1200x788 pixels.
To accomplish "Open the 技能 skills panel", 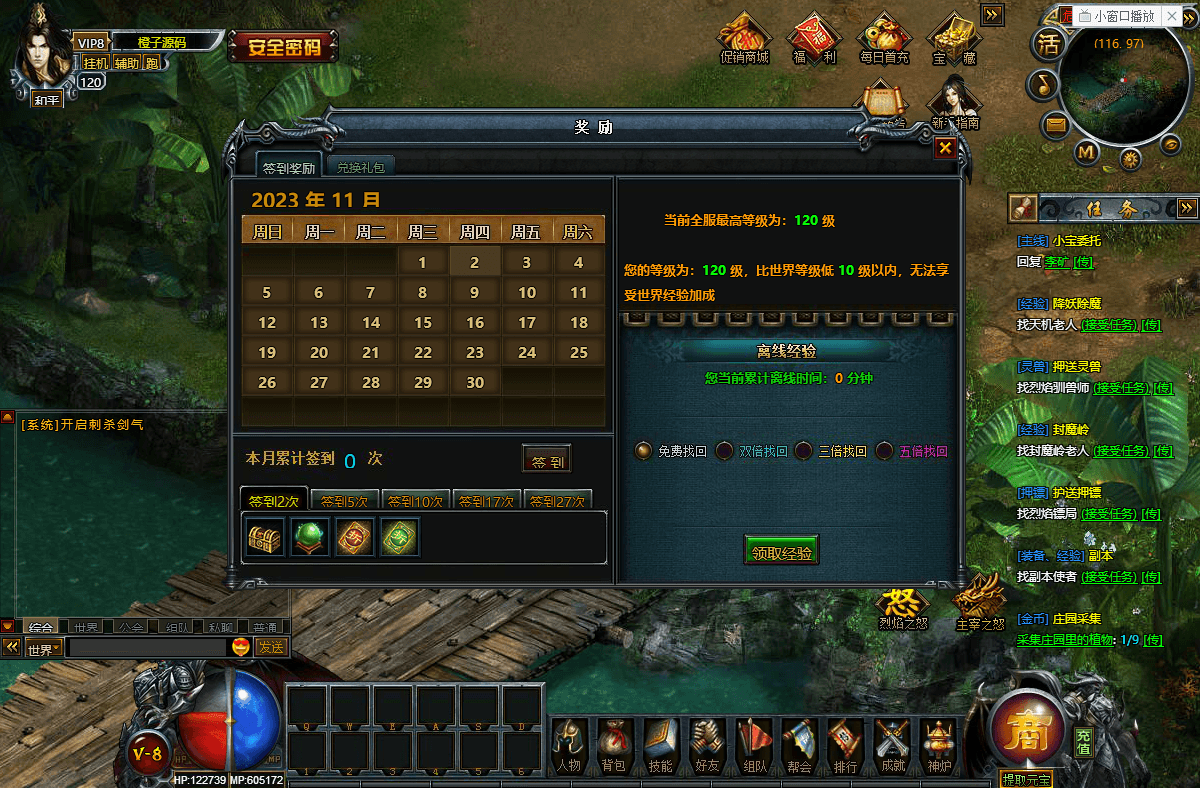I will pyautogui.click(x=660, y=747).
